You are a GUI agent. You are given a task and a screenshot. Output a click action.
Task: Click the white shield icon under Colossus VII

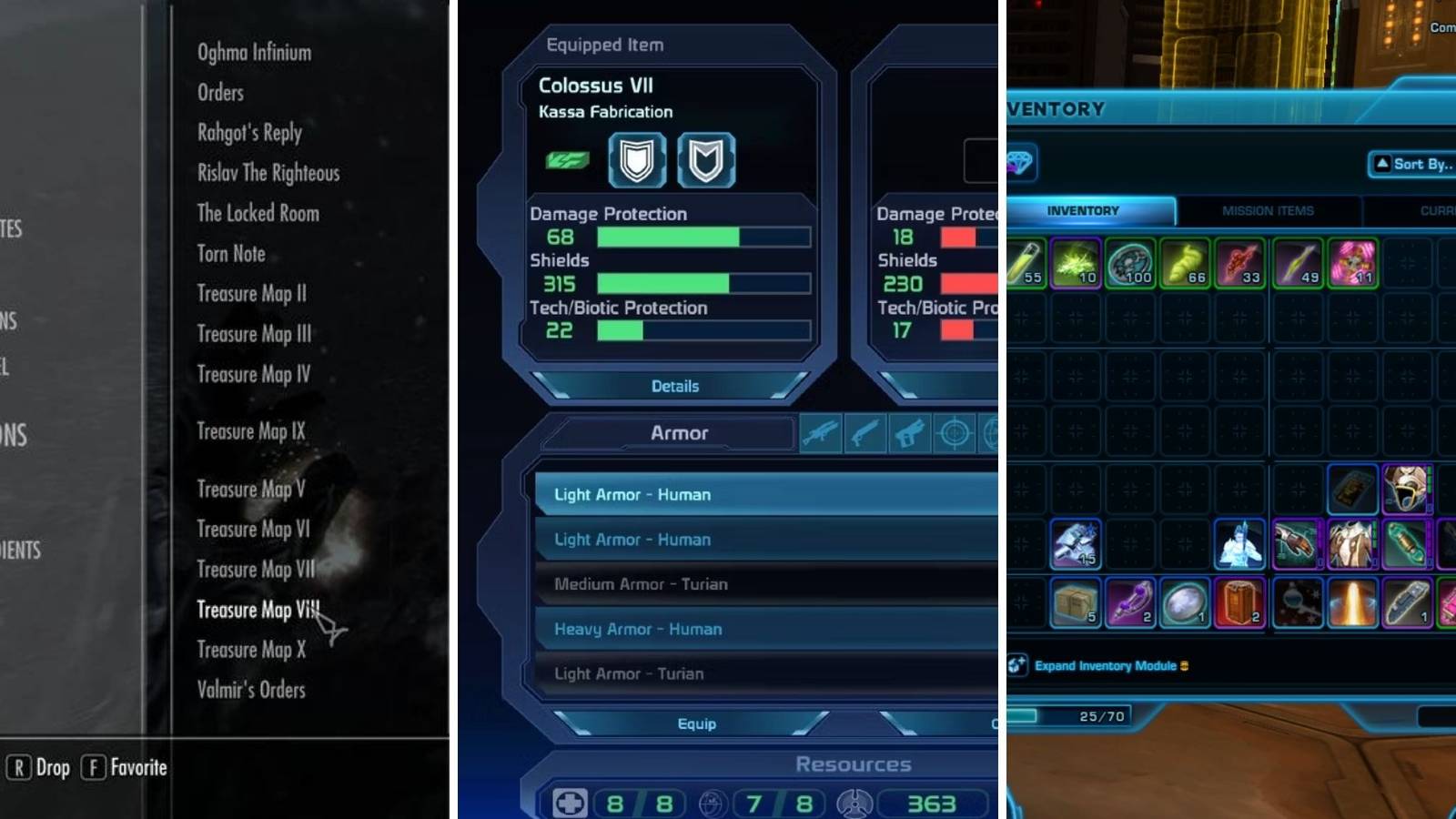637,161
